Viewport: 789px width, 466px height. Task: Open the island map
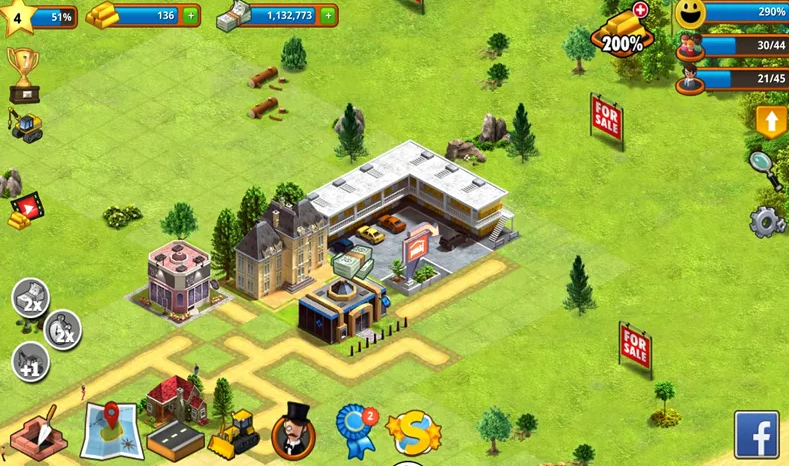pyautogui.click(x=111, y=431)
